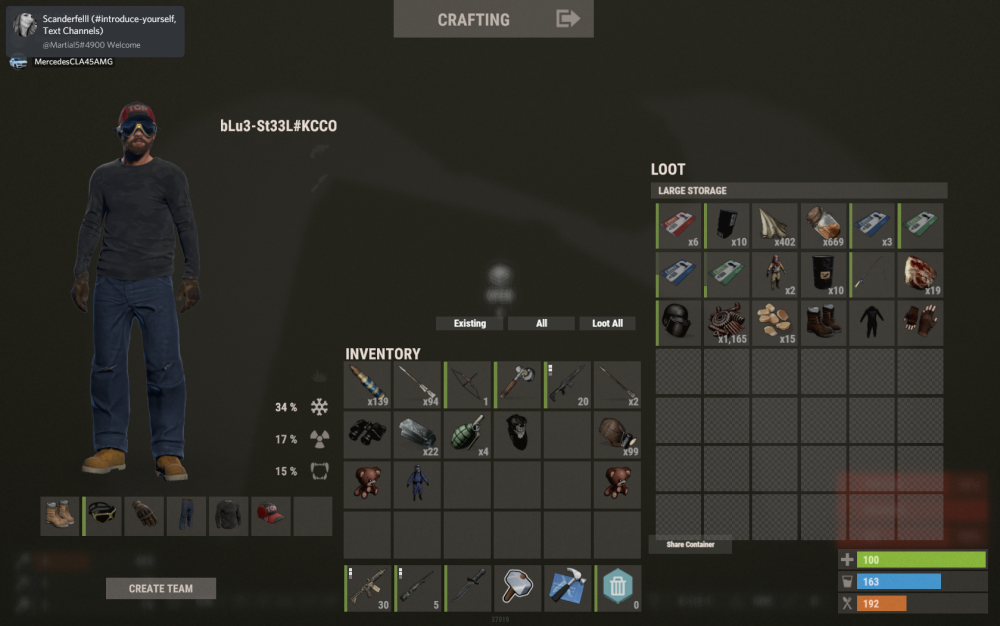Select the building plan with hammer slot

tap(567, 588)
